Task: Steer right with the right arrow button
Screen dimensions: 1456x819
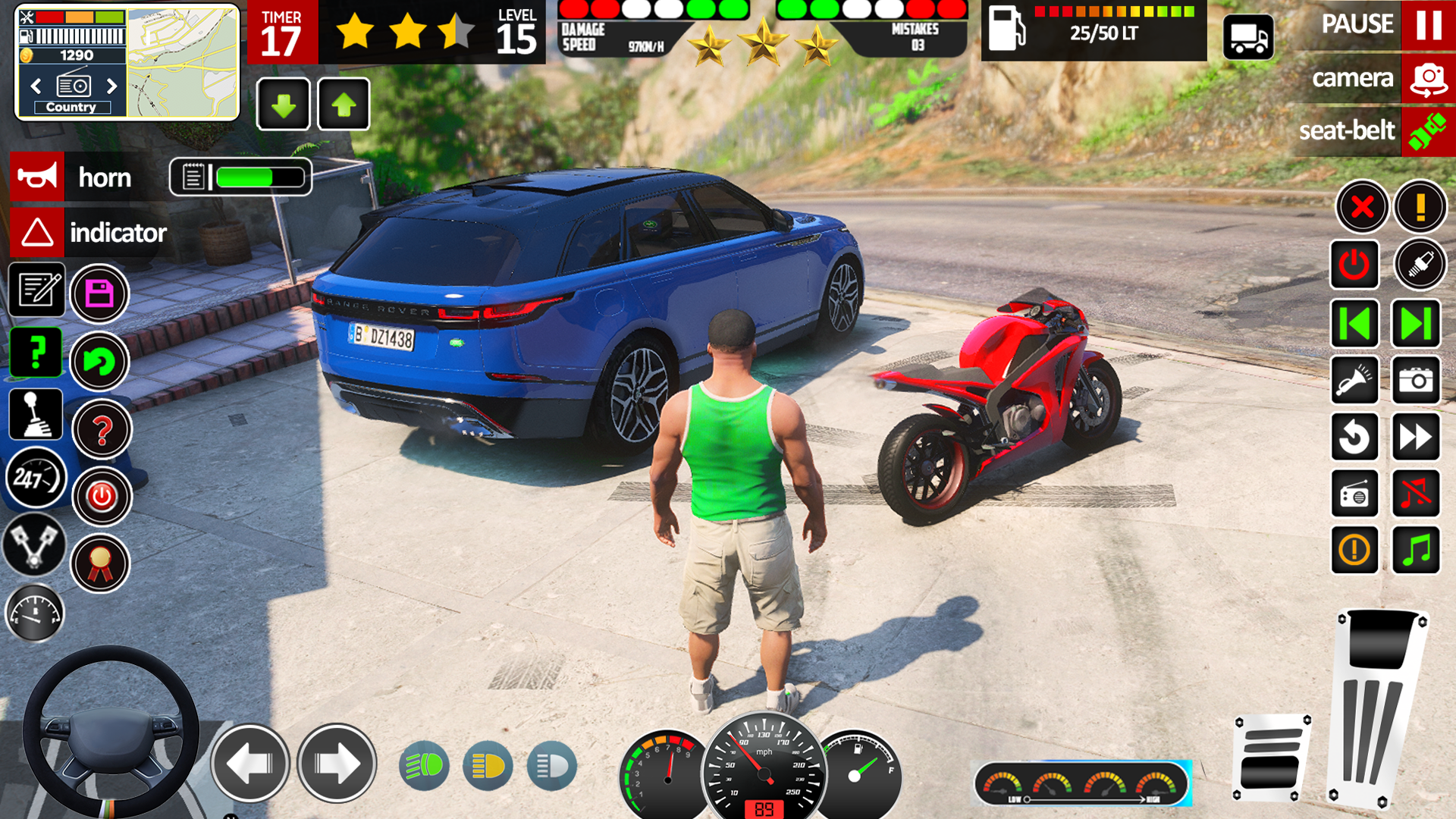Action: (337, 763)
